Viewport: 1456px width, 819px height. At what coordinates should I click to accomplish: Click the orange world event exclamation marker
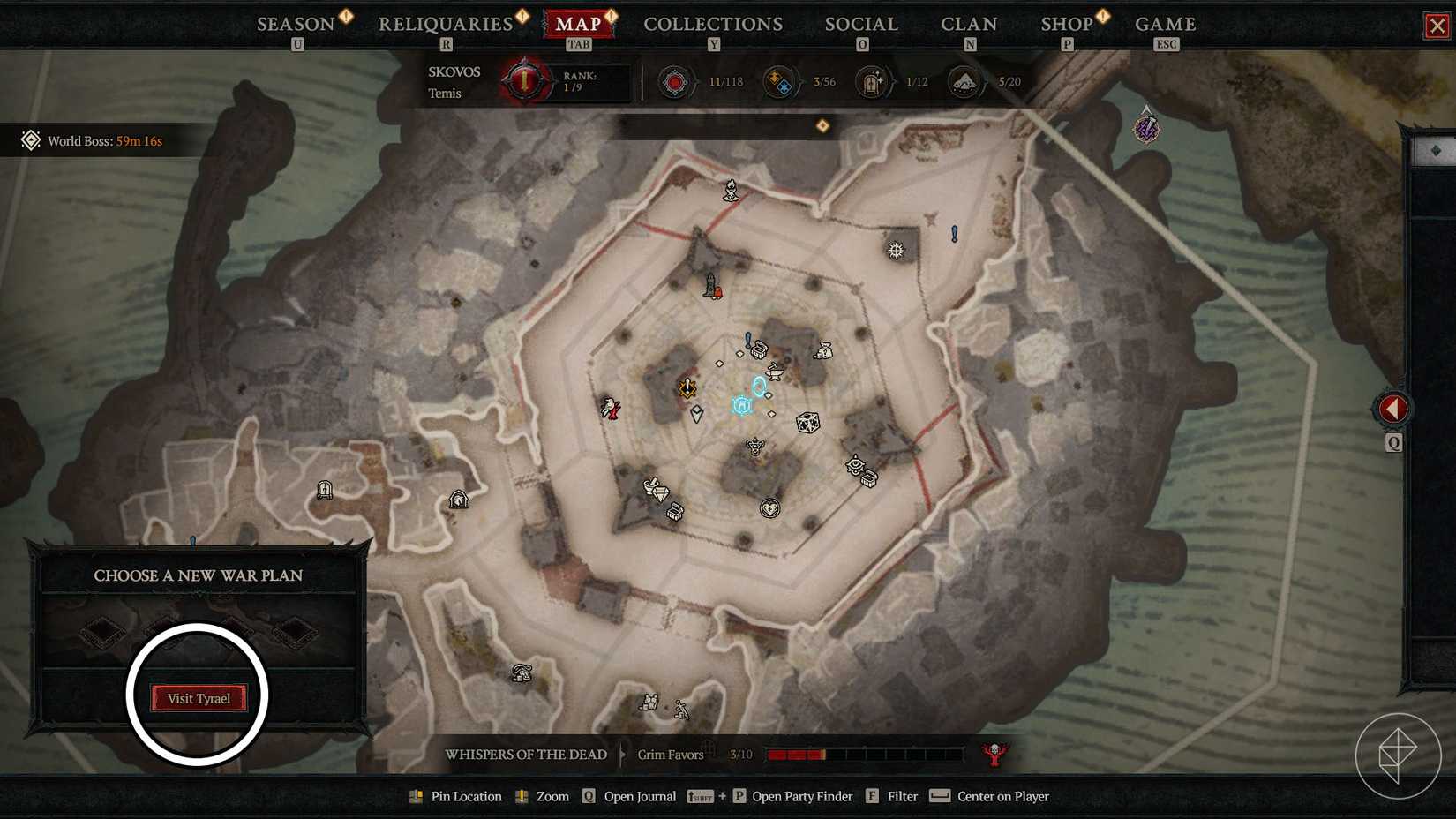(687, 388)
